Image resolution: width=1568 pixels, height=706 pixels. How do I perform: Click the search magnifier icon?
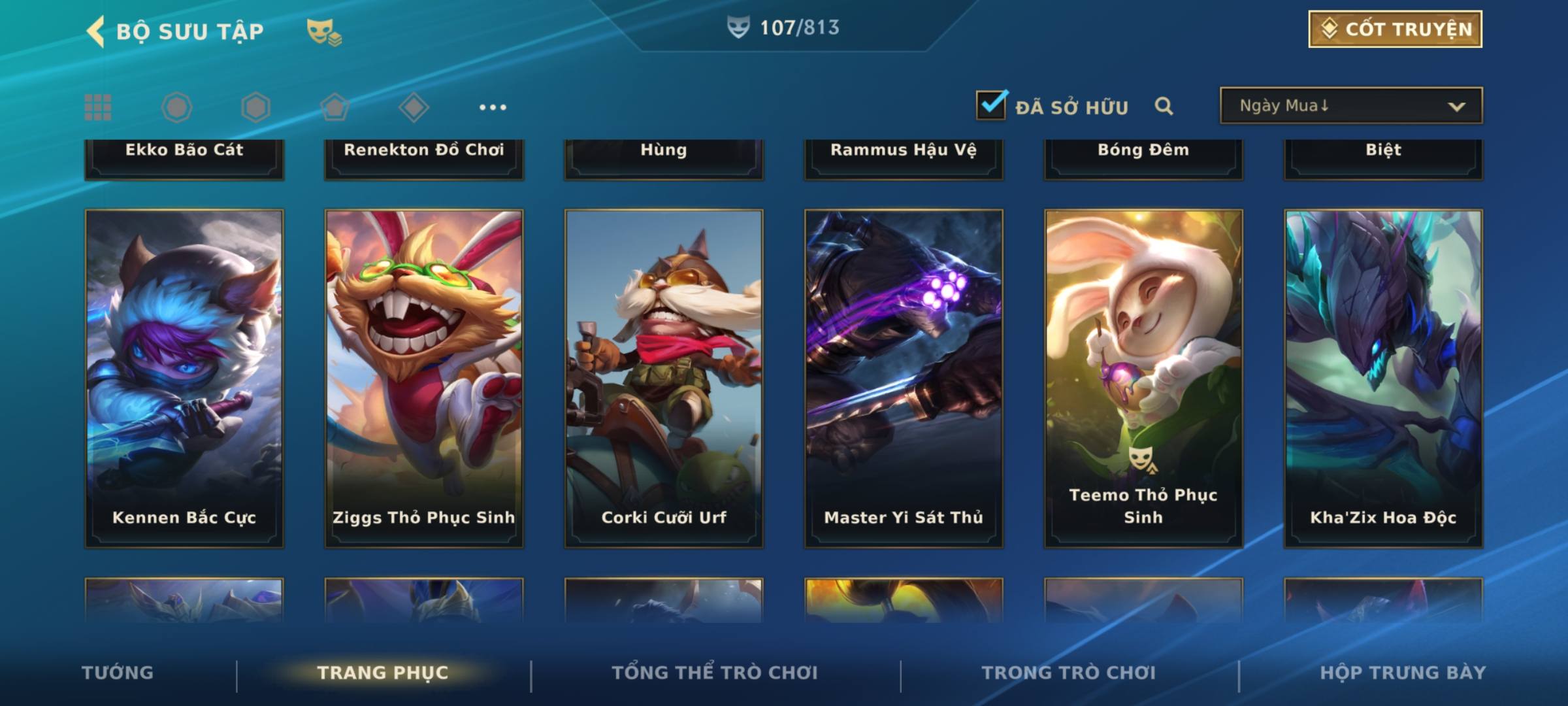(1164, 106)
